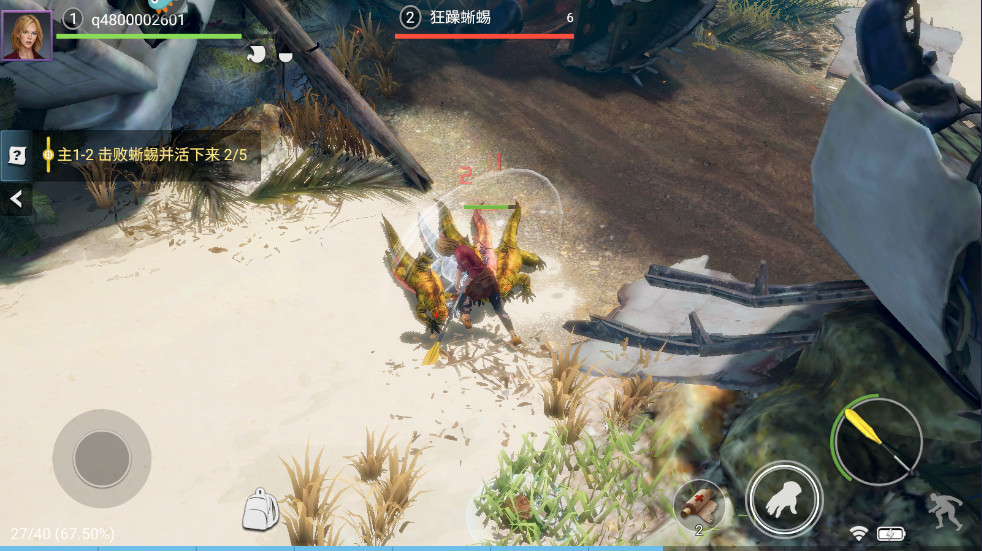The height and width of the screenshot is (551, 982).
Task: Open the backpack inventory
Action: point(260,509)
